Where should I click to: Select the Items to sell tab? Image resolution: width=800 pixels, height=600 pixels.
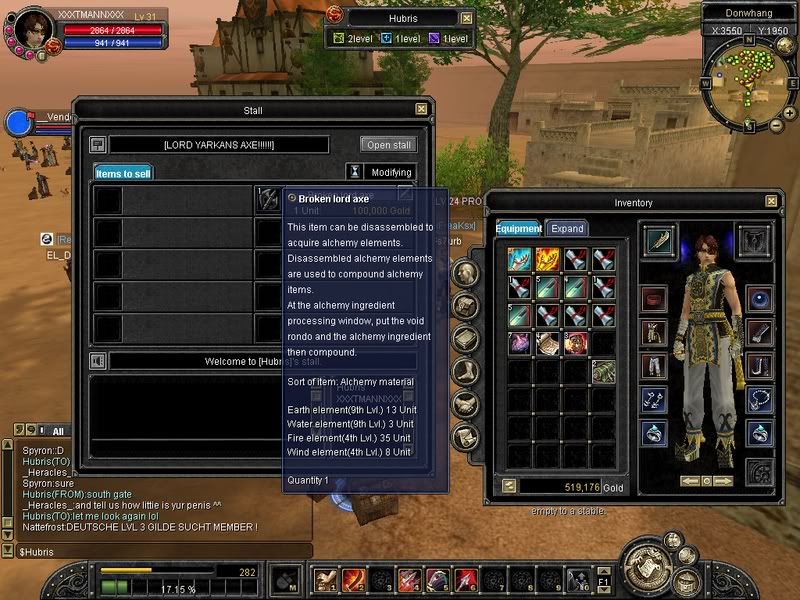[123, 173]
